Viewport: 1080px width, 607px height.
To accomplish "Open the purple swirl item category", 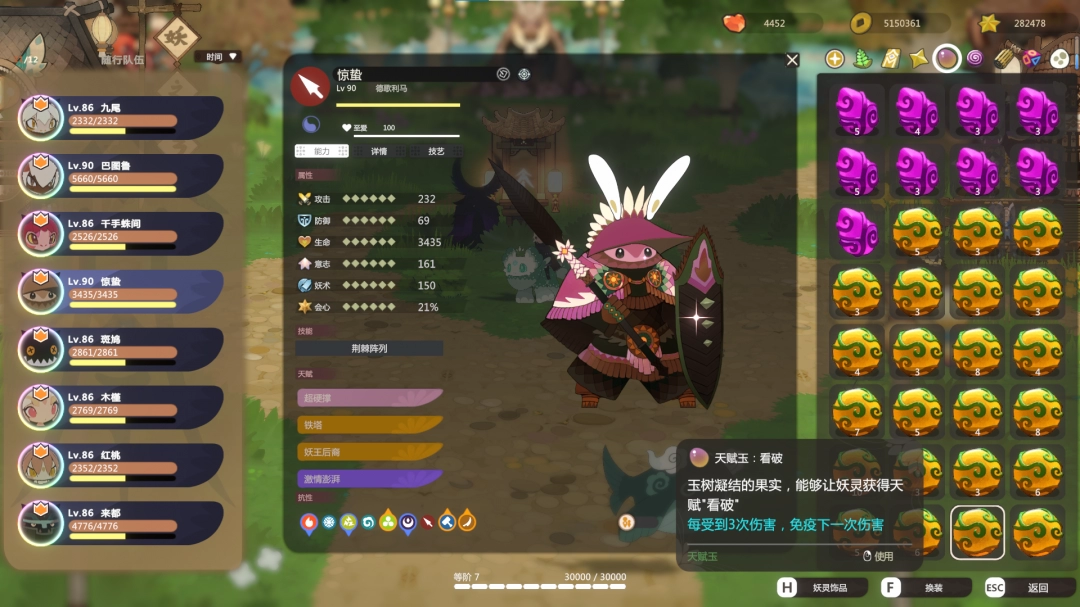I will pyautogui.click(x=975, y=59).
